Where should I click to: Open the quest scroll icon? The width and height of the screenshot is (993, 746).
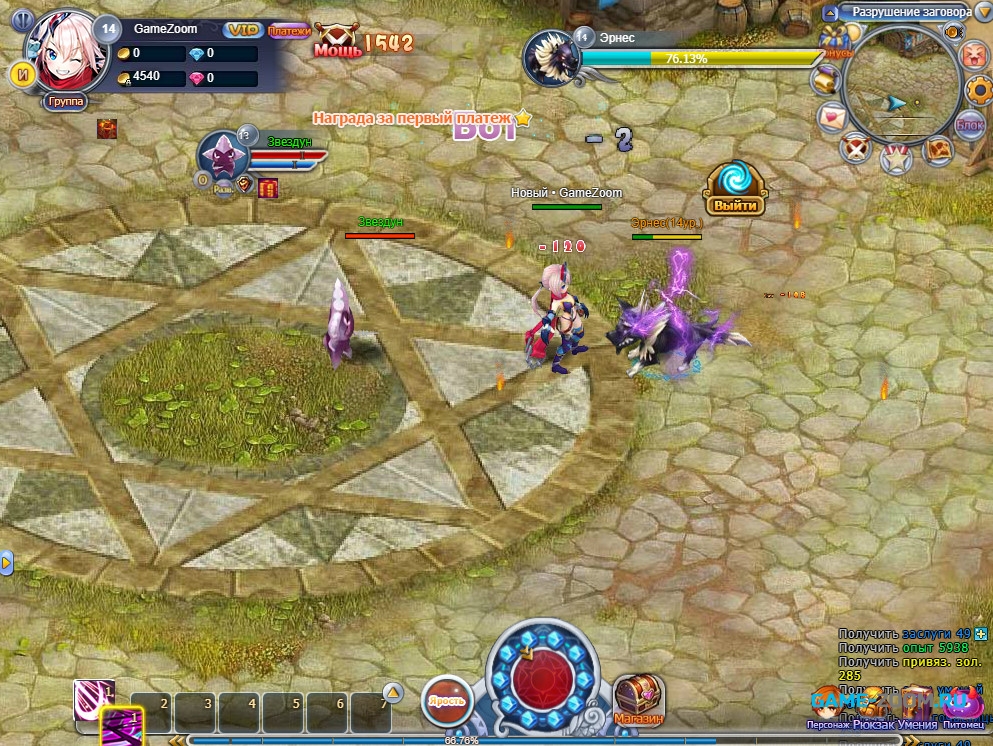(826, 79)
